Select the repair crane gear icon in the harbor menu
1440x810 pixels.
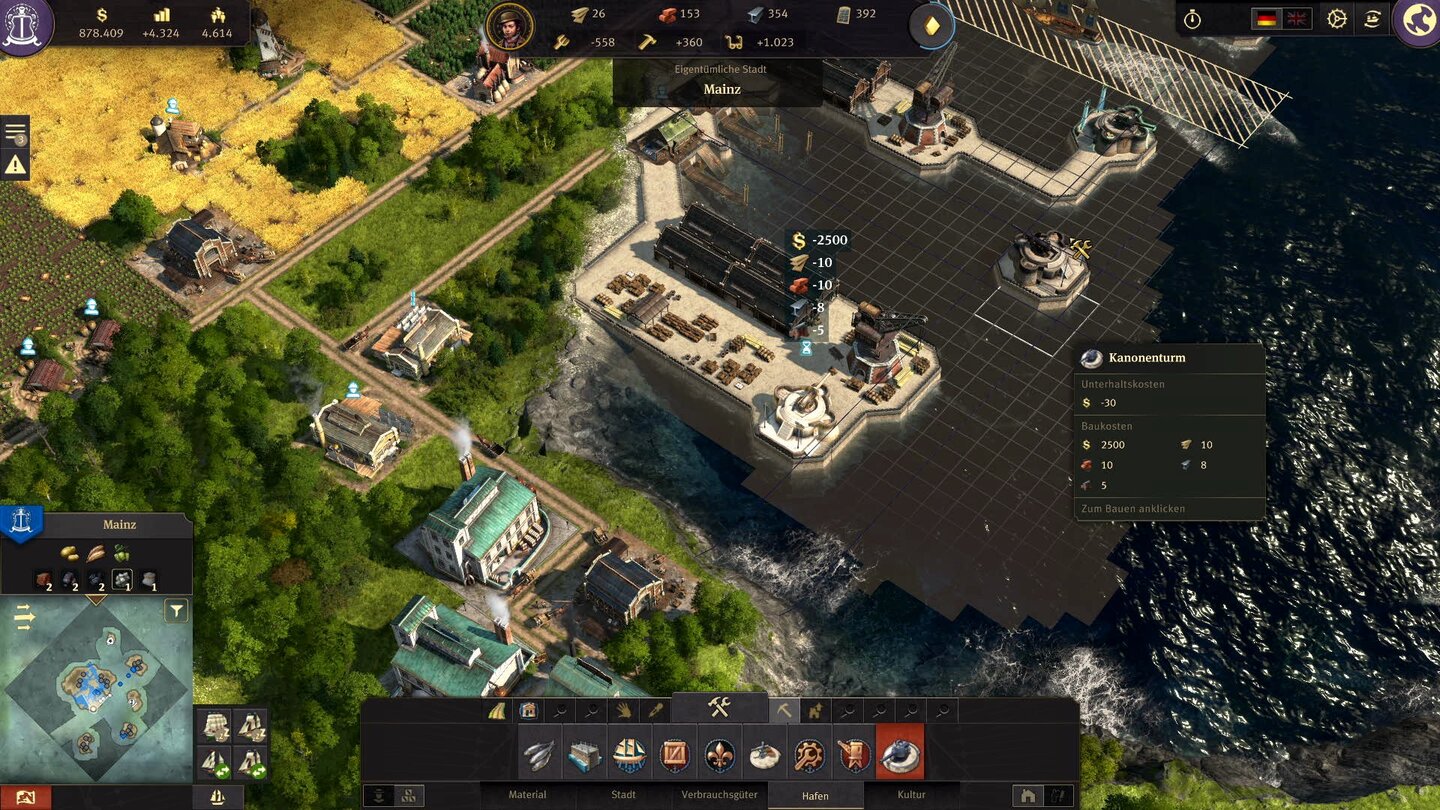pos(810,755)
